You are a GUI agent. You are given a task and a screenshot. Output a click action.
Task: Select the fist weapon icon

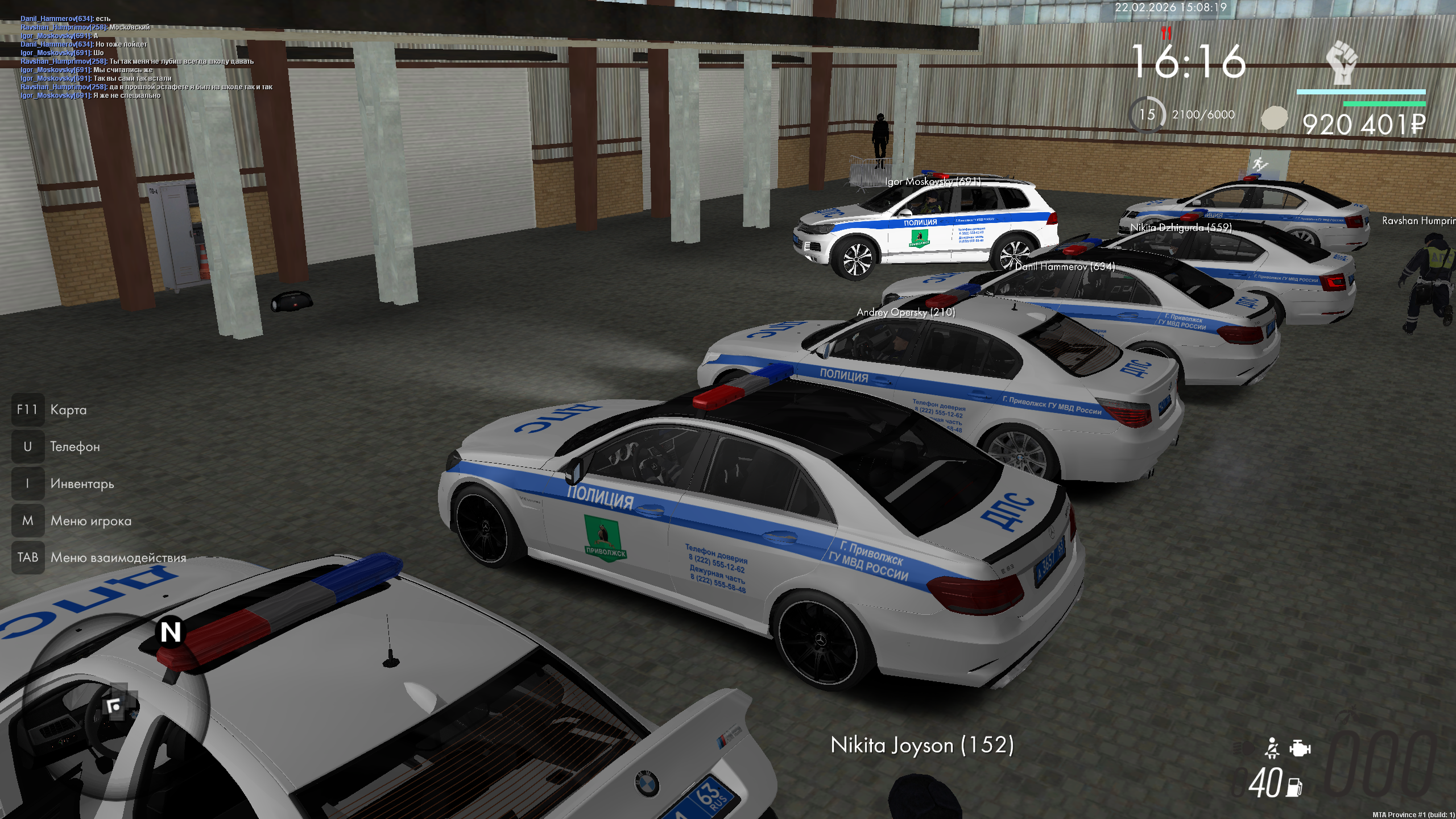[x=1342, y=63]
